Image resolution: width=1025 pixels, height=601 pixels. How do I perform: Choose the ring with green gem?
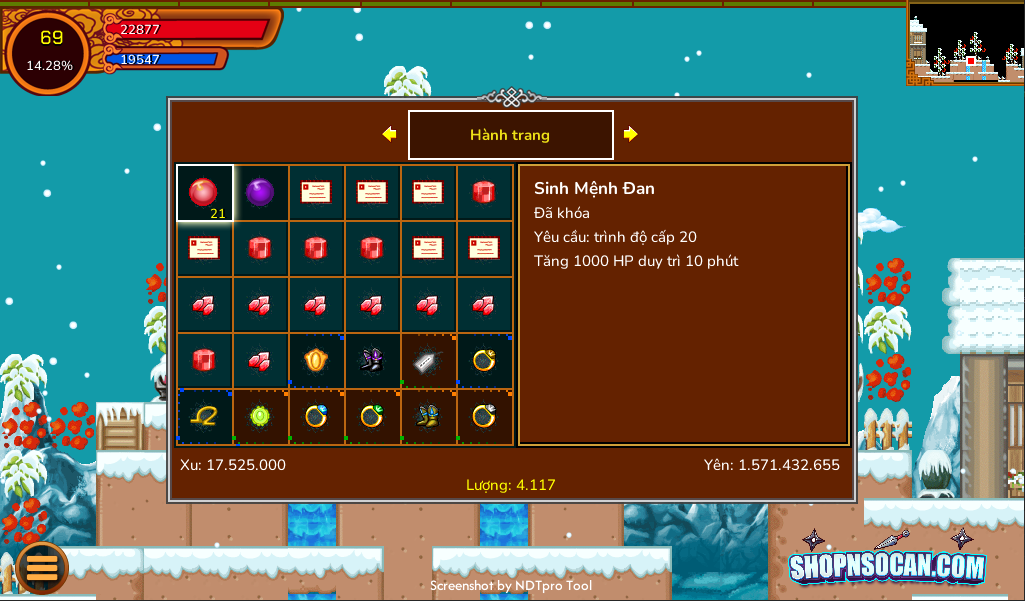[x=372, y=416]
